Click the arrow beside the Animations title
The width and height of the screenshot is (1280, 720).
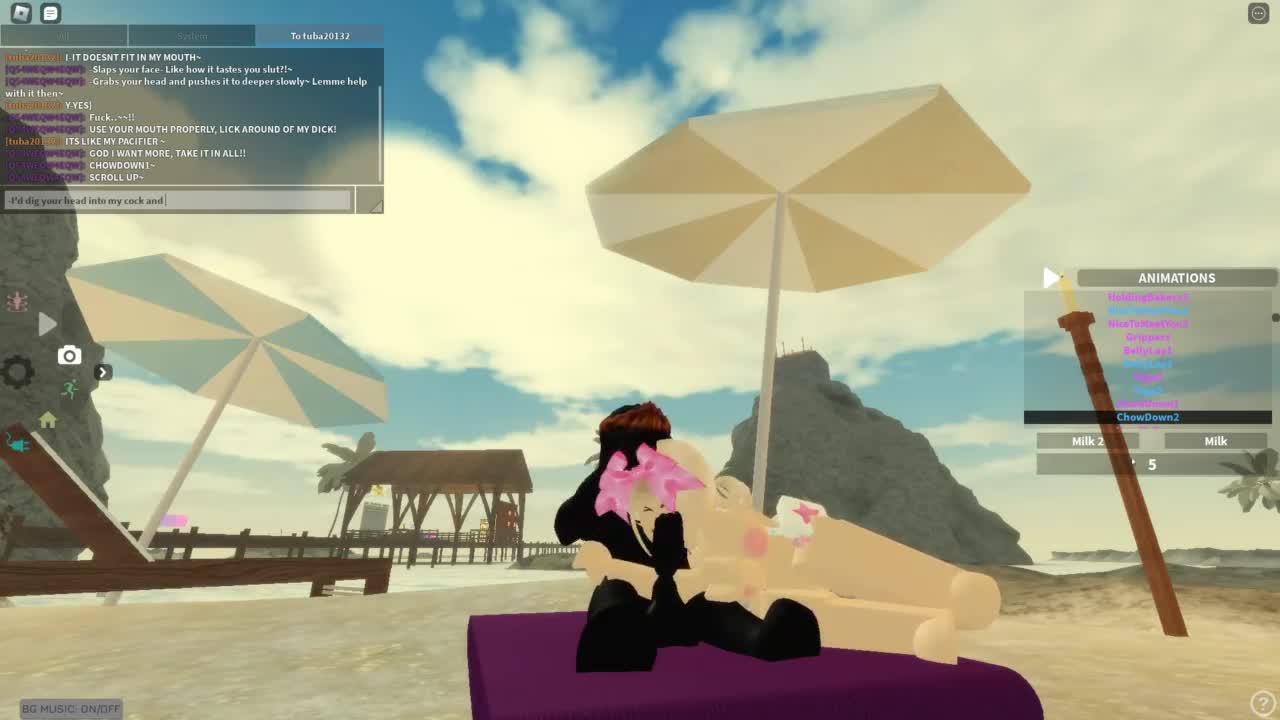1050,278
